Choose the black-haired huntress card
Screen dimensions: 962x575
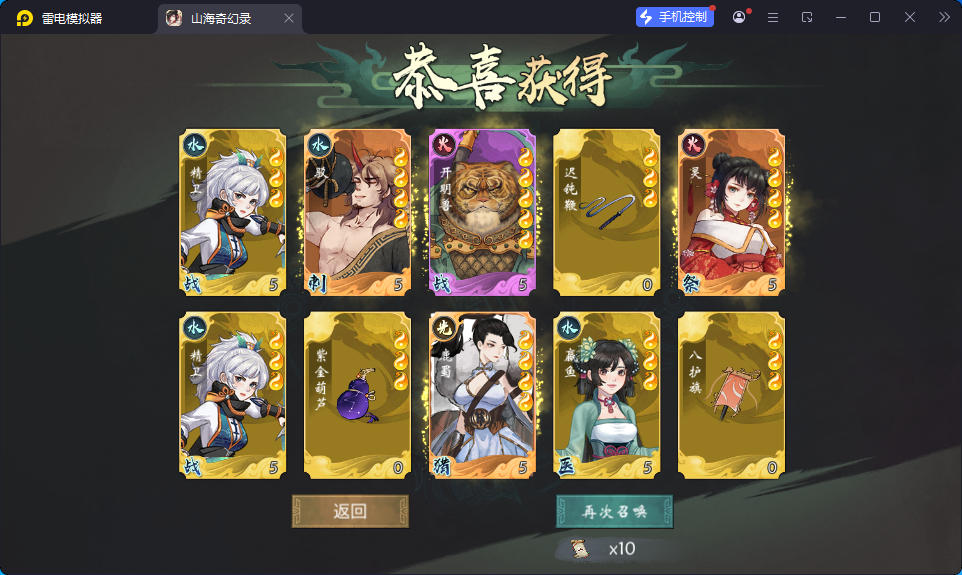482,395
